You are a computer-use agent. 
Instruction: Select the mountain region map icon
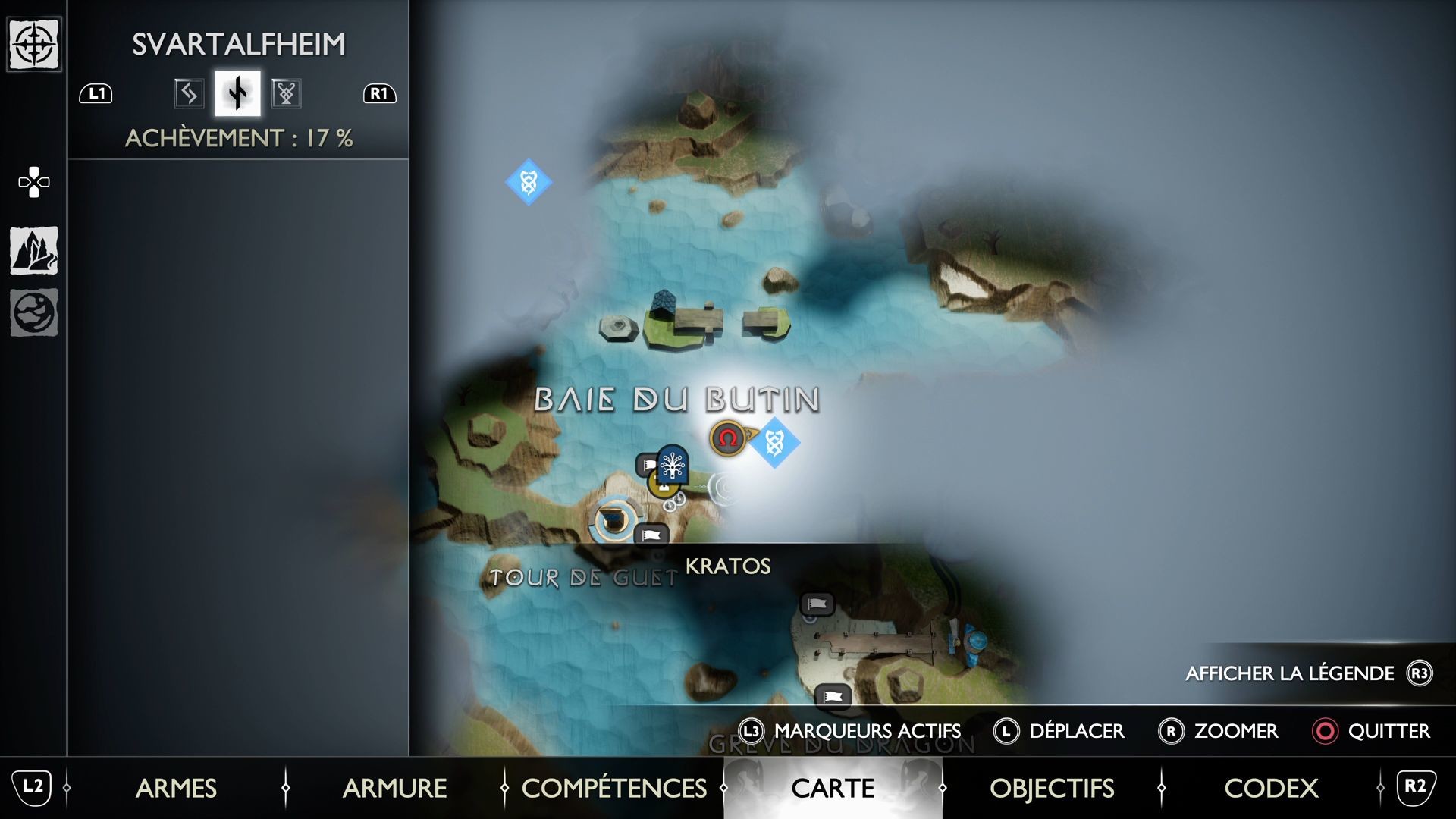pos(34,250)
